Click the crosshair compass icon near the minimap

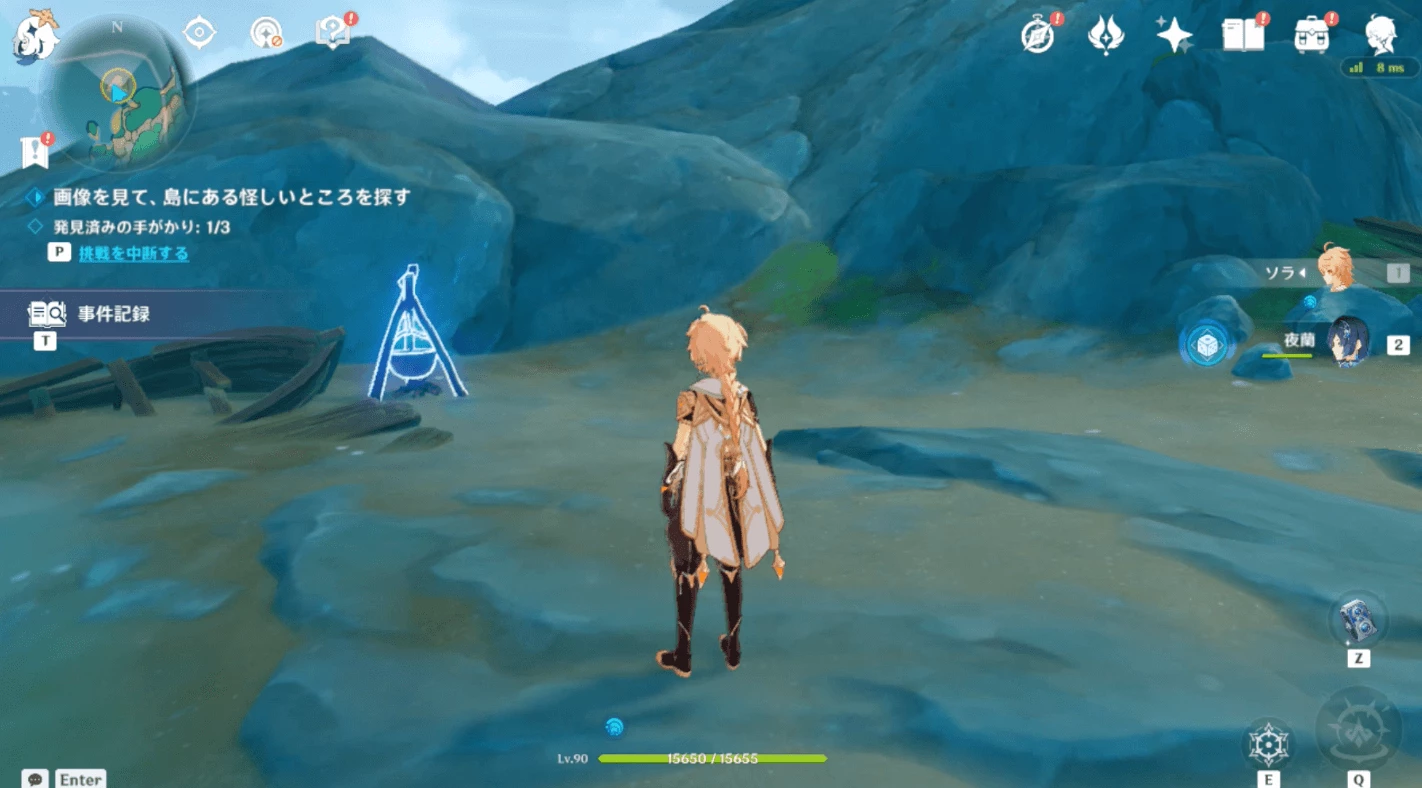click(197, 31)
